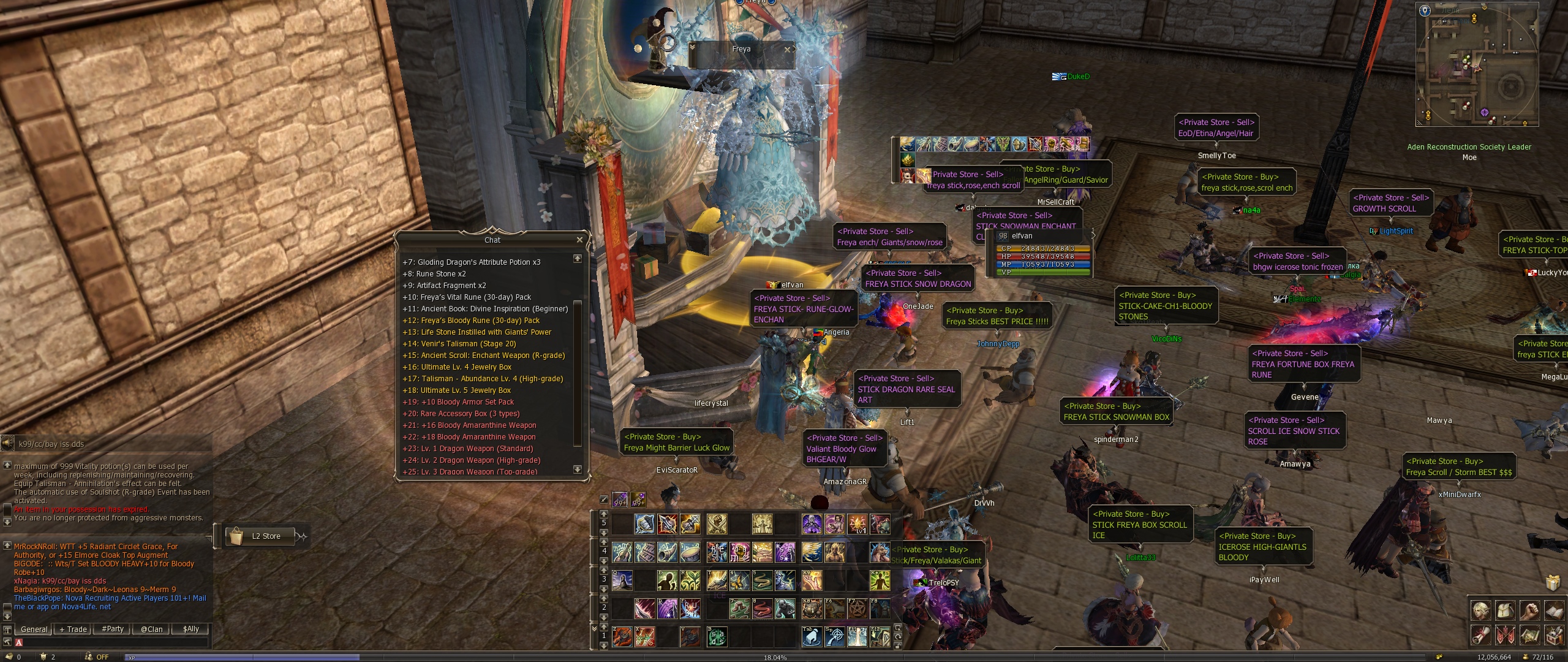Close the Freya target window
Screen dimensions: 1568x662
point(787,49)
